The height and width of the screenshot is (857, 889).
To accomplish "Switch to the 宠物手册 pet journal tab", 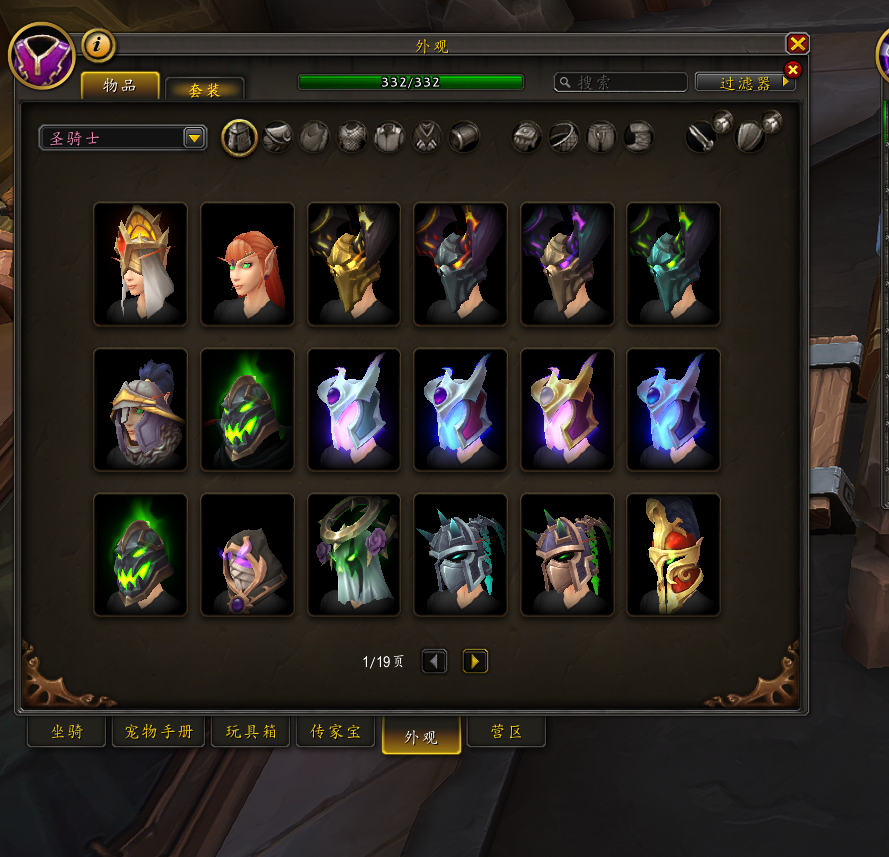I will [158, 732].
